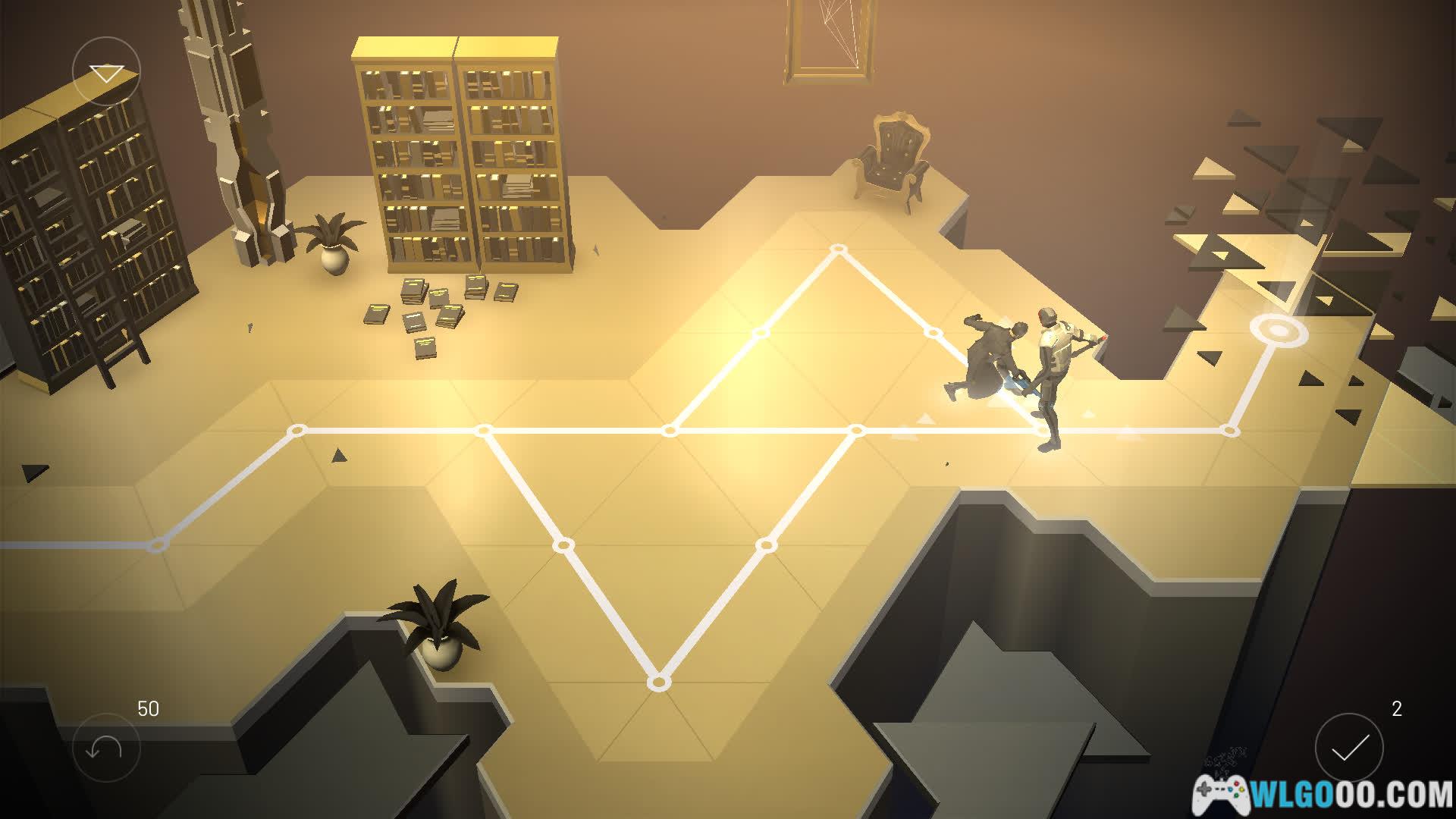Image resolution: width=1456 pixels, height=819 pixels.
Task: Use the checkmark solution hint button
Action: (x=1349, y=748)
